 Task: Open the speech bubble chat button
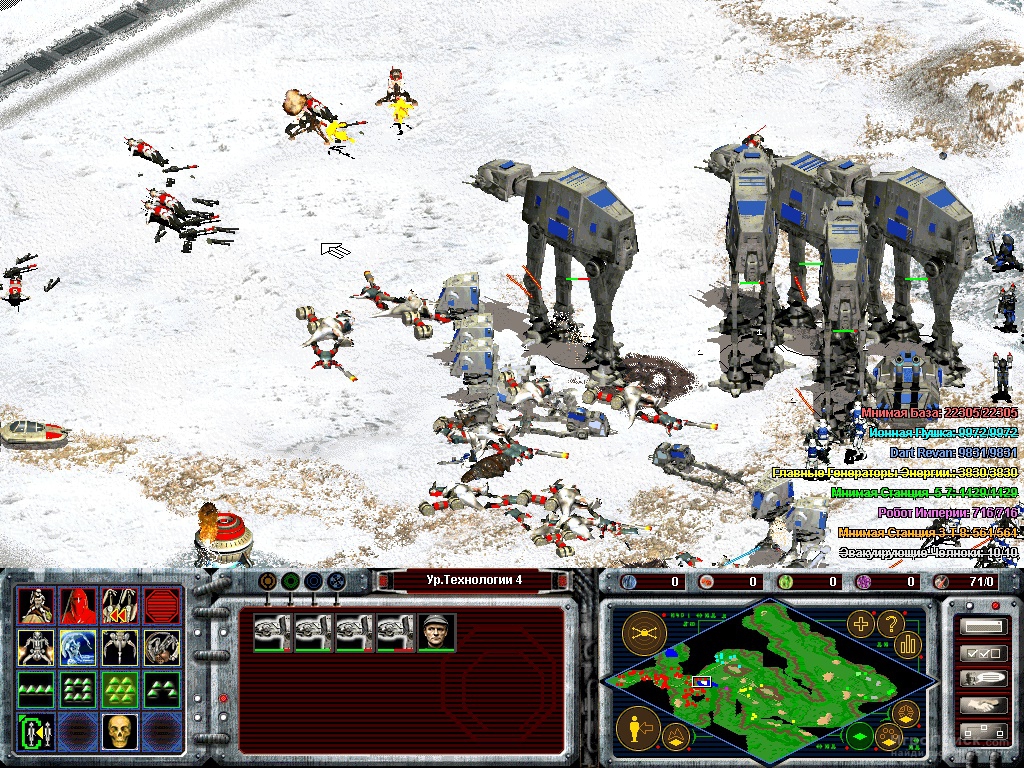point(982,678)
